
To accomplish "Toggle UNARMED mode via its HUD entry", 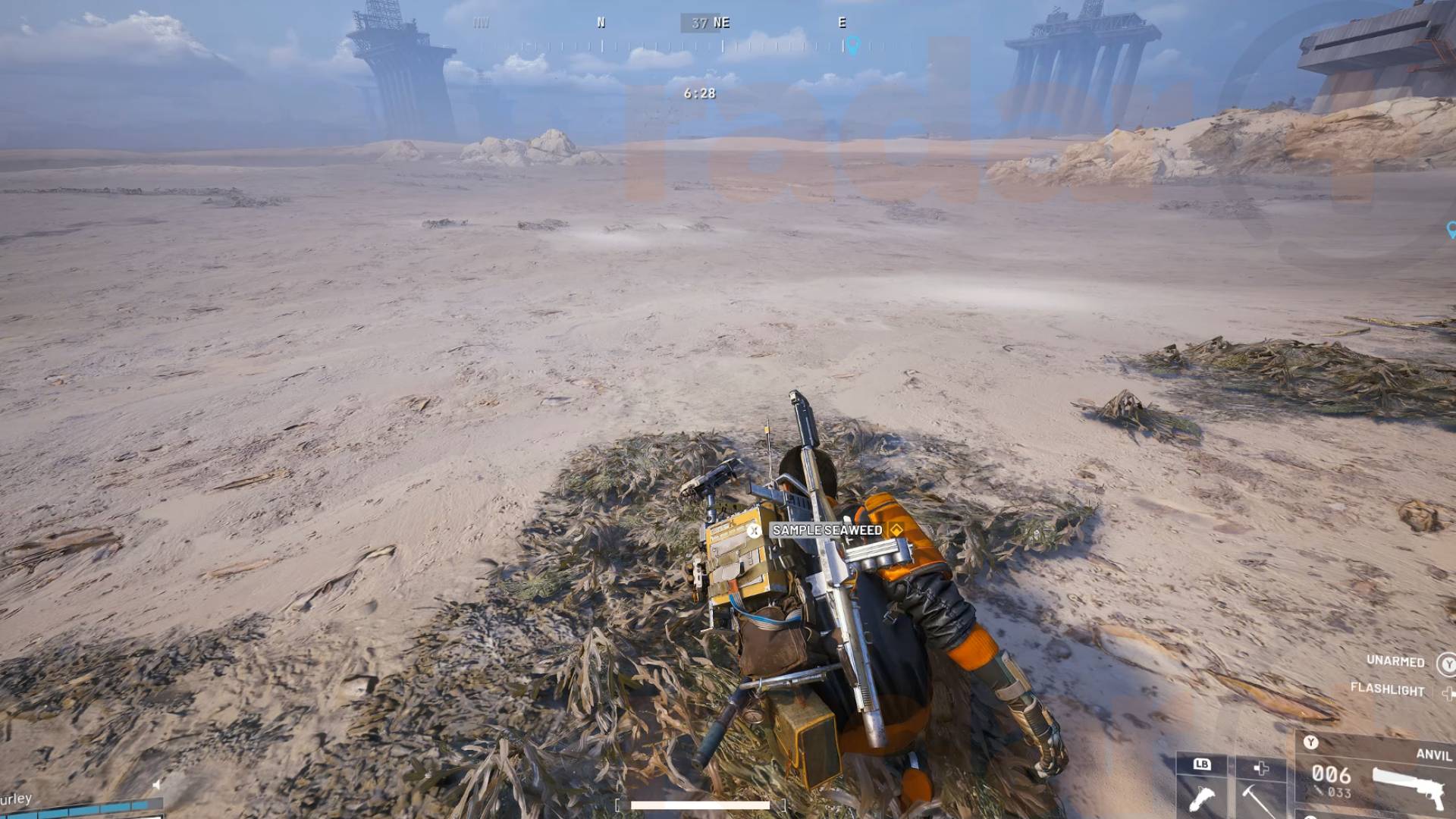I will (1396, 661).
